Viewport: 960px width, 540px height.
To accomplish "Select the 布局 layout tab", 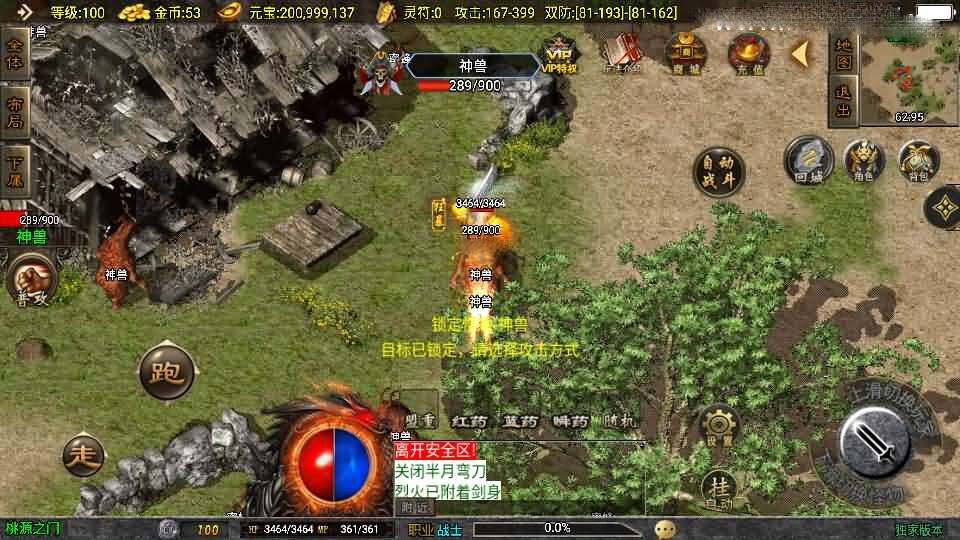I will (x=15, y=111).
